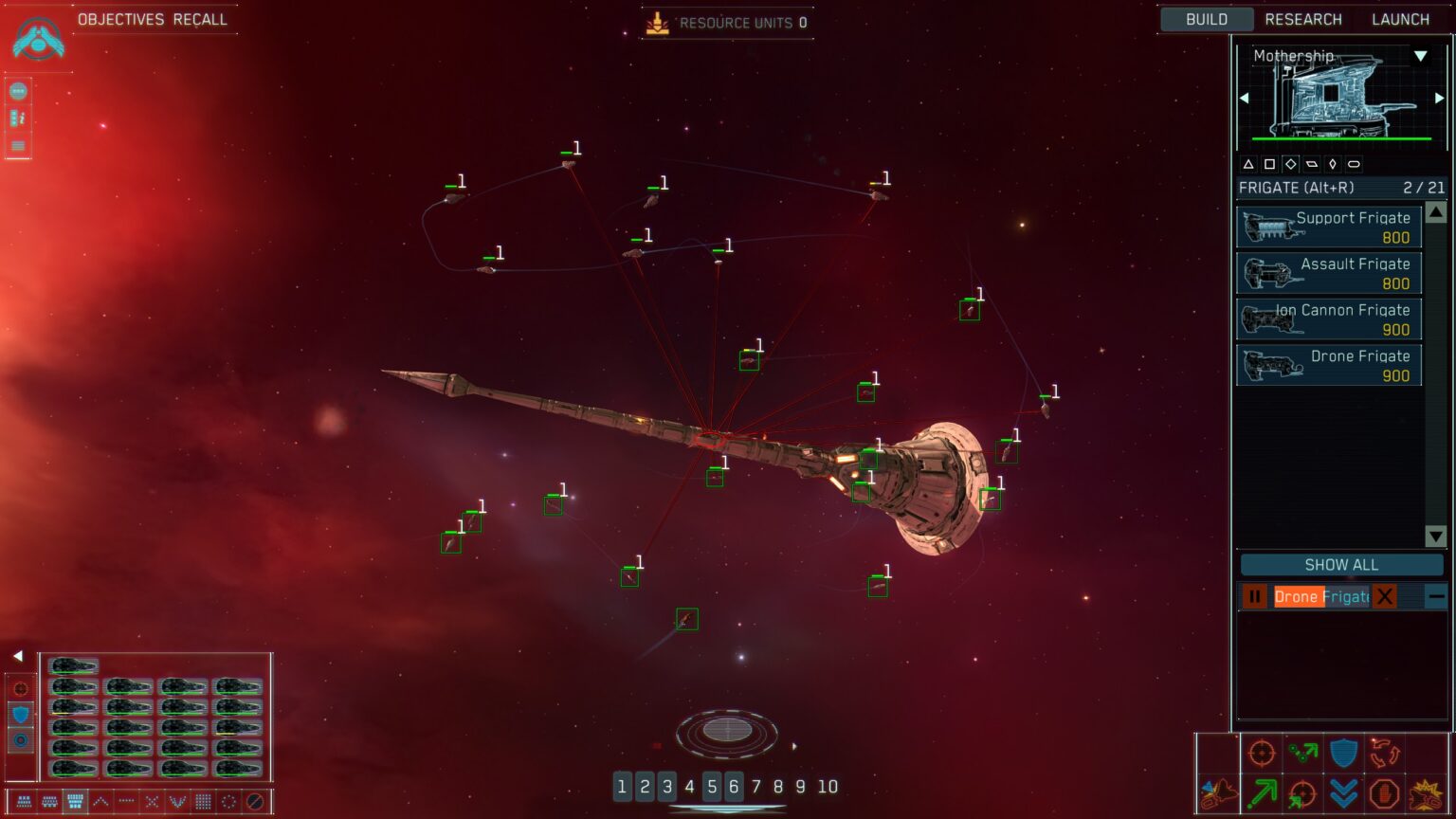The height and width of the screenshot is (819, 1456).
Task: Select the aggressive tactics crosshair icon
Action: (x=1263, y=753)
